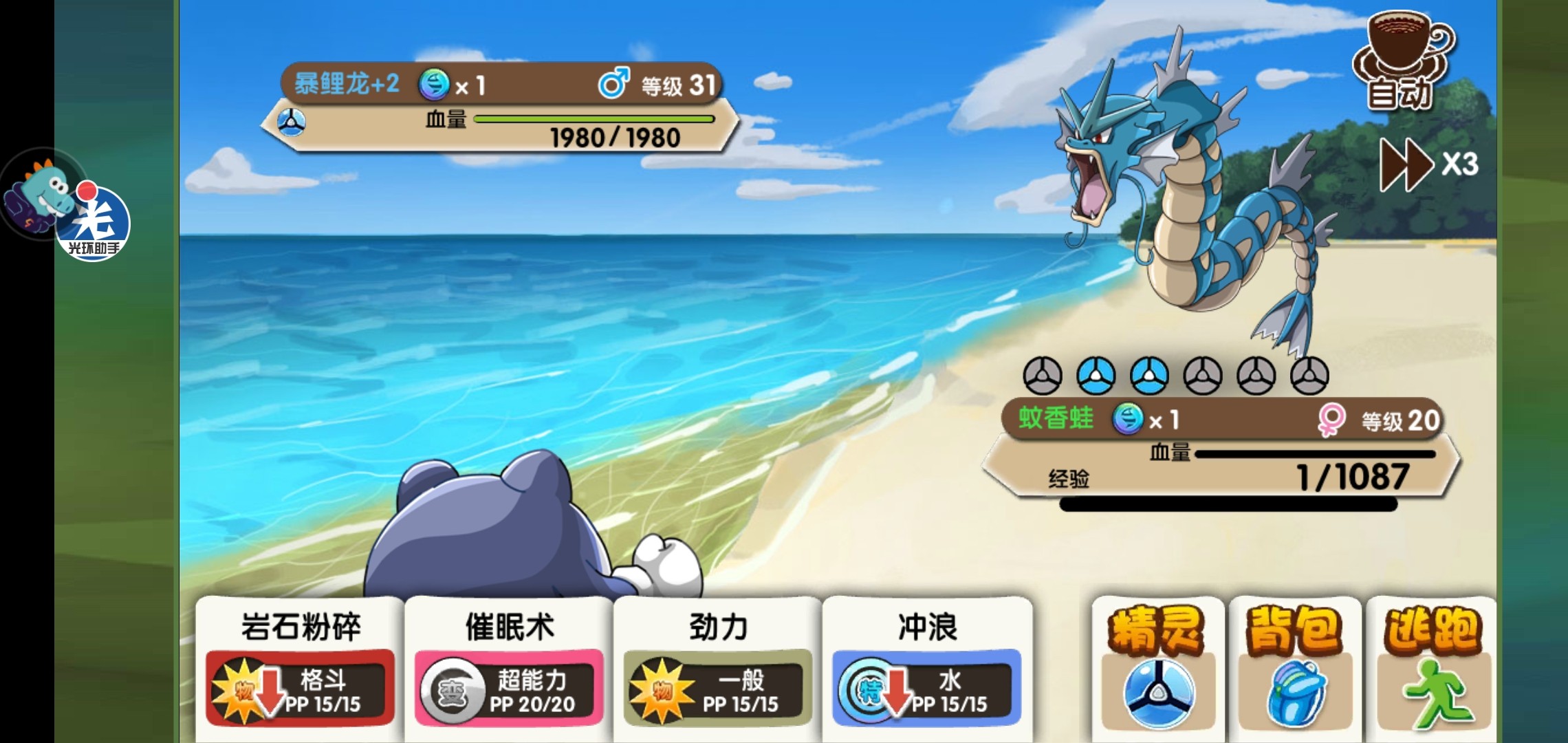The height and width of the screenshot is (743, 1568).
Task: Use the 岩石粉碎 fighting move
Action: (x=301, y=664)
